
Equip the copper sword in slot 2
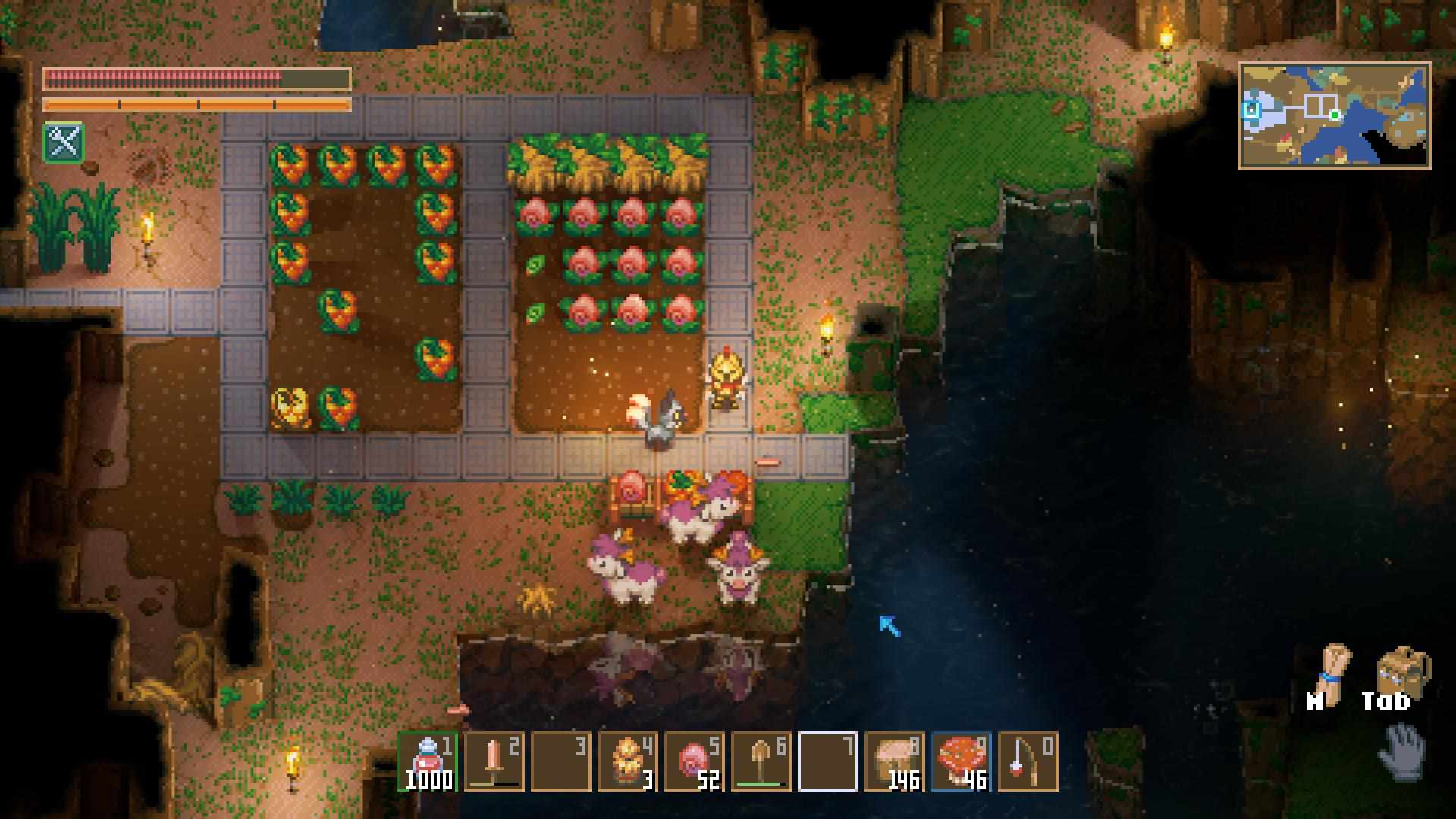[x=494, y=761]
